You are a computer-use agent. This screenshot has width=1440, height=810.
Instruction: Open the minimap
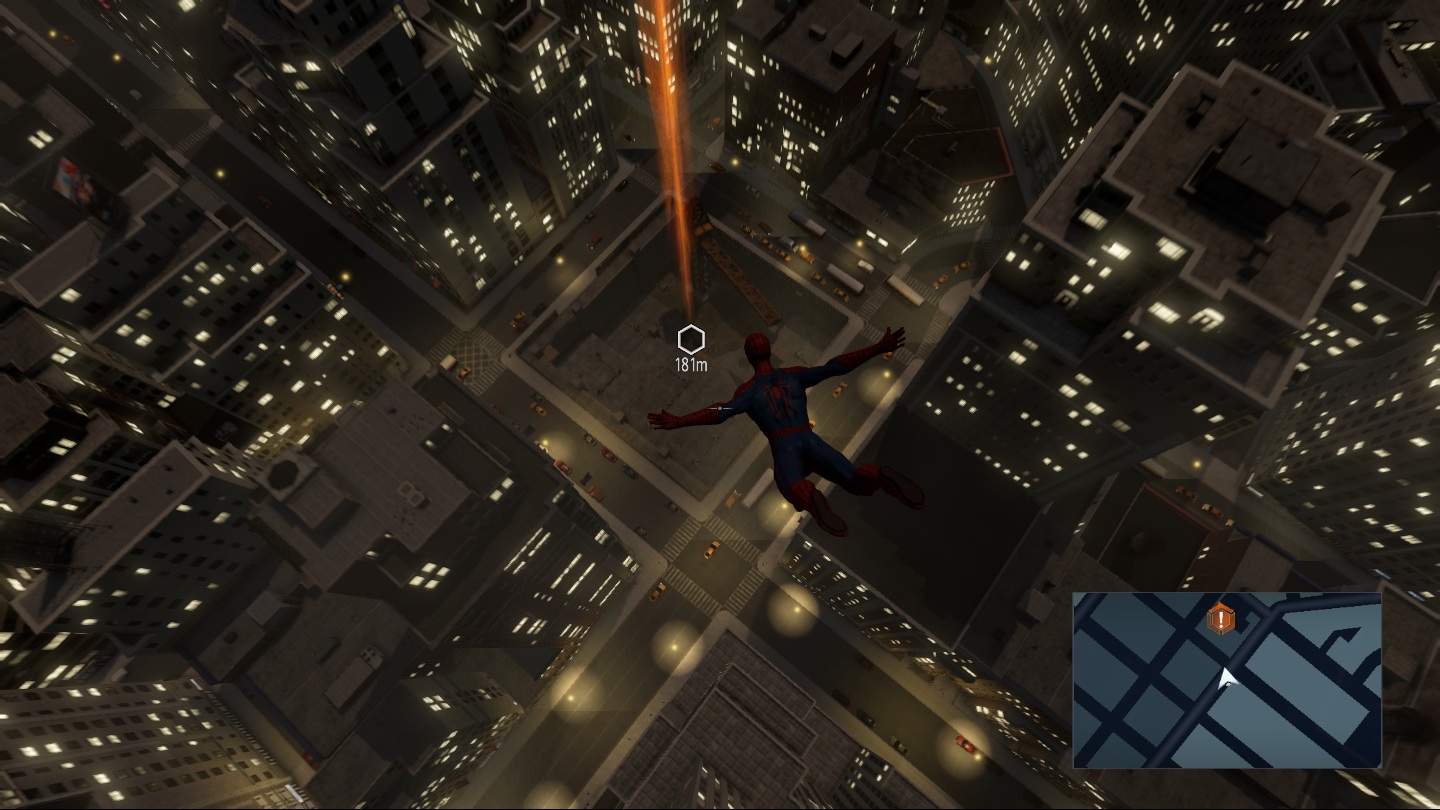pos(1227,680)
